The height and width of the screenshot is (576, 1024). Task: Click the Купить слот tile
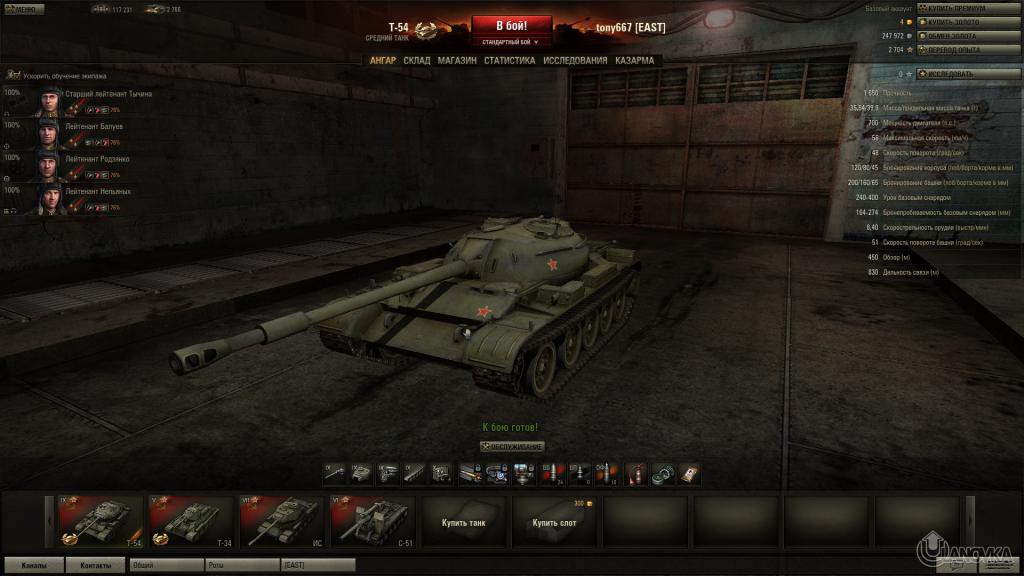coord(554,522)
